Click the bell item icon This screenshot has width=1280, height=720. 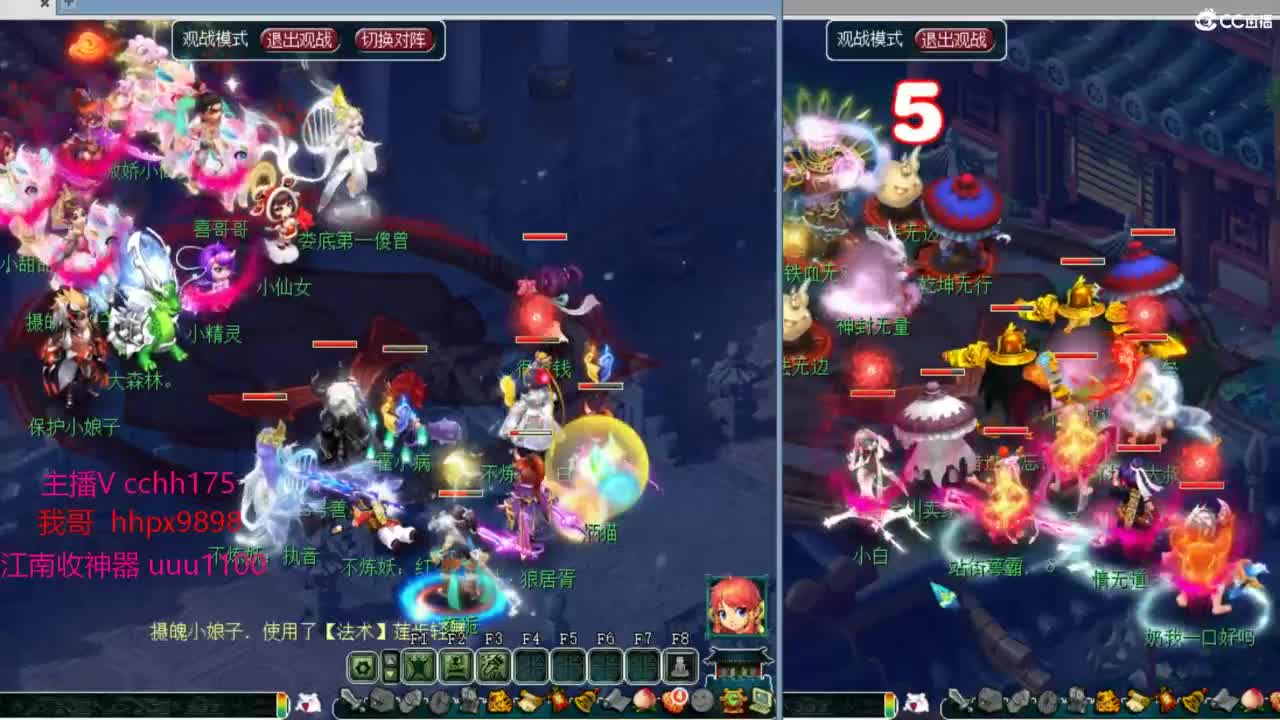click(x=583, y=700)
